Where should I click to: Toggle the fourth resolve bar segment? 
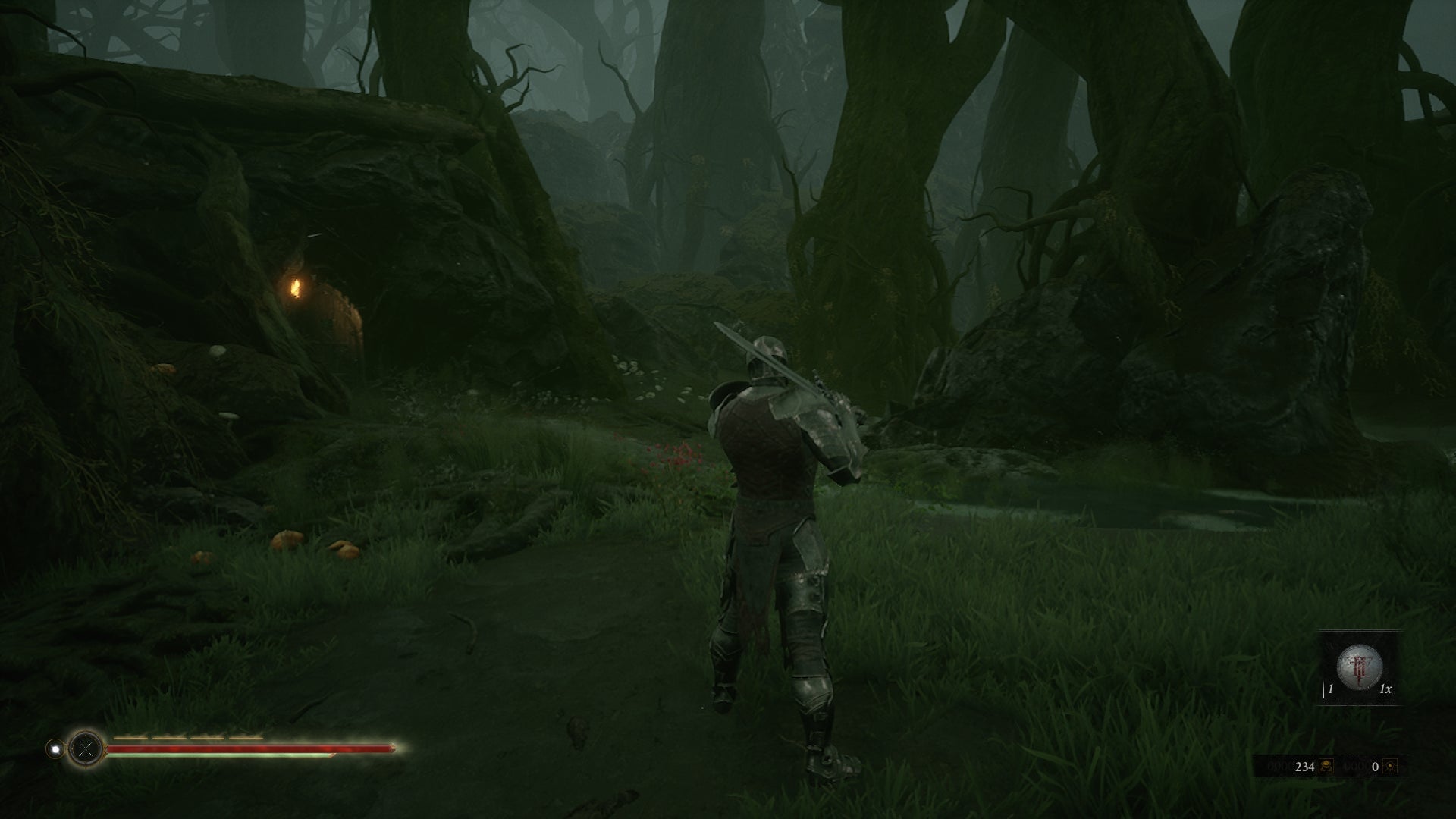245,737
